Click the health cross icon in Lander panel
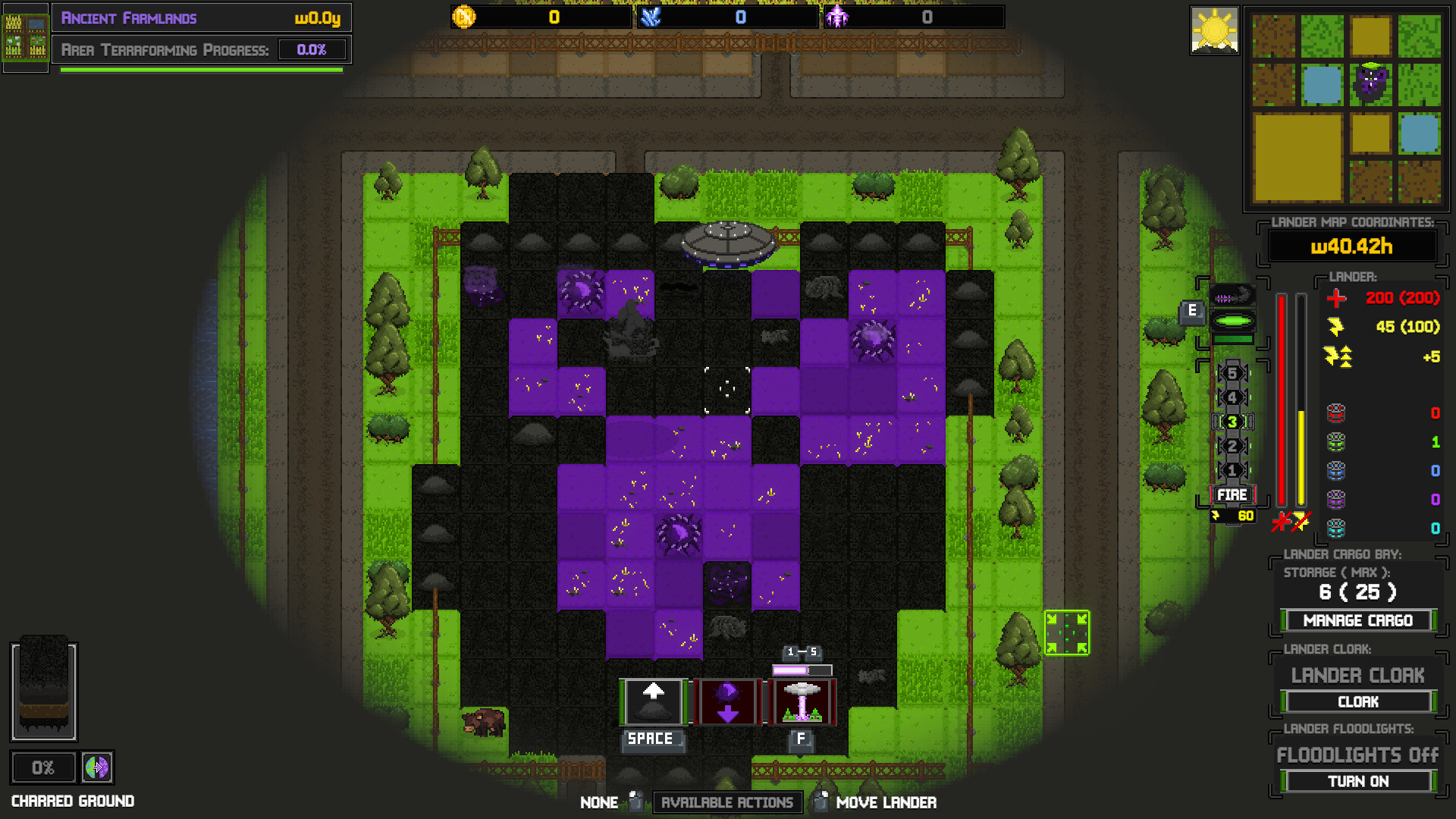Viewport: 1456px width, 819px height. [x=1335, y=298]
